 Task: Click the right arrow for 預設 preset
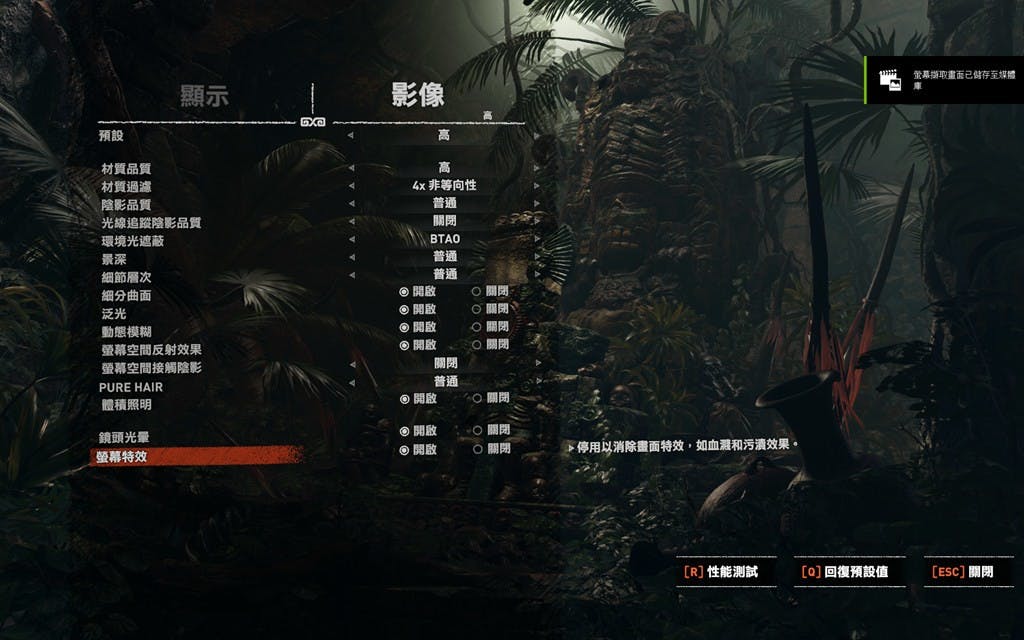(x=537, y=135)
